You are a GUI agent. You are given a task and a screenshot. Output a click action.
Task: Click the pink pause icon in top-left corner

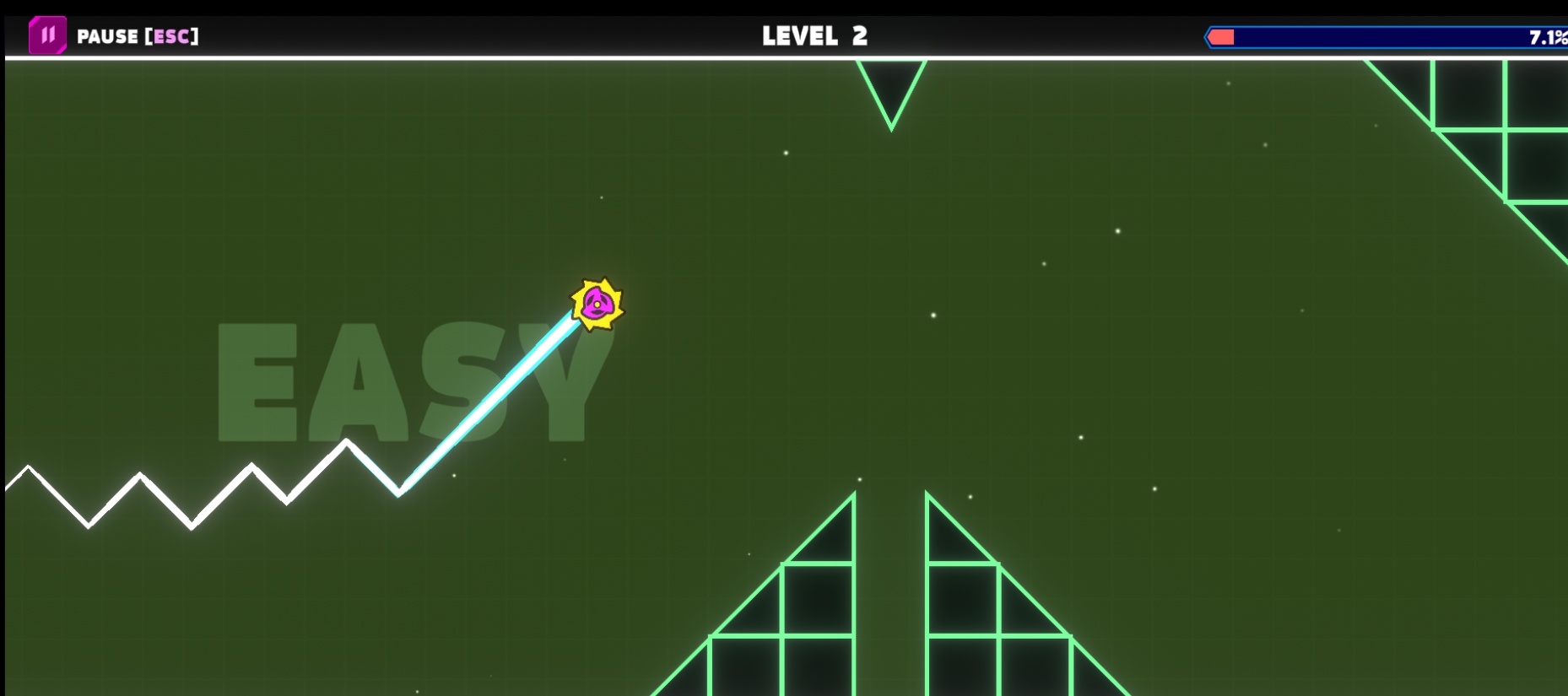[x=48, y=35]
